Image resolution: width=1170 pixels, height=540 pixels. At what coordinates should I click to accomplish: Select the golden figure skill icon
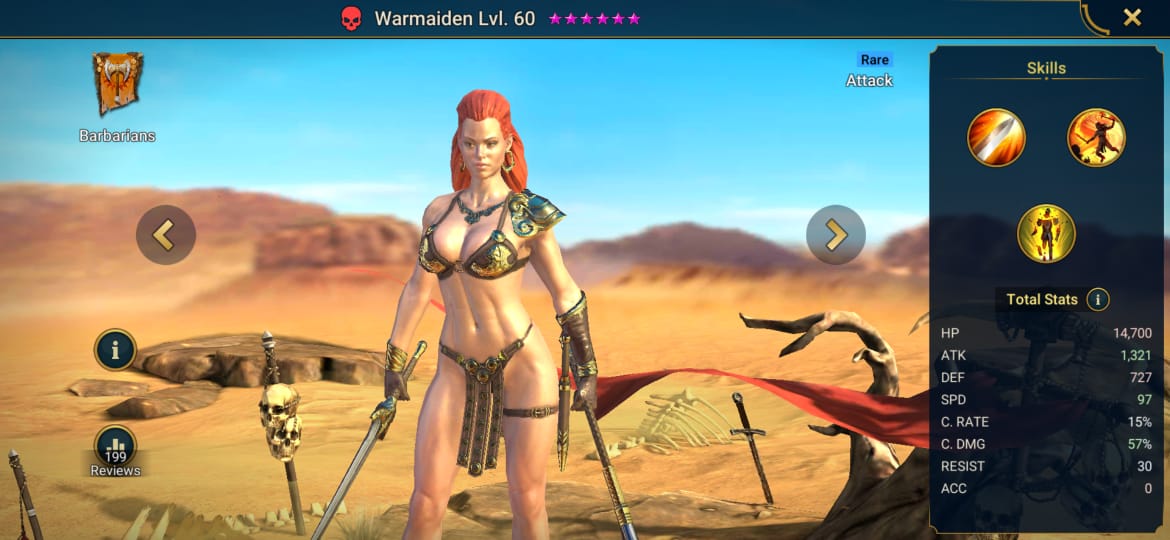pos(1046,233)
